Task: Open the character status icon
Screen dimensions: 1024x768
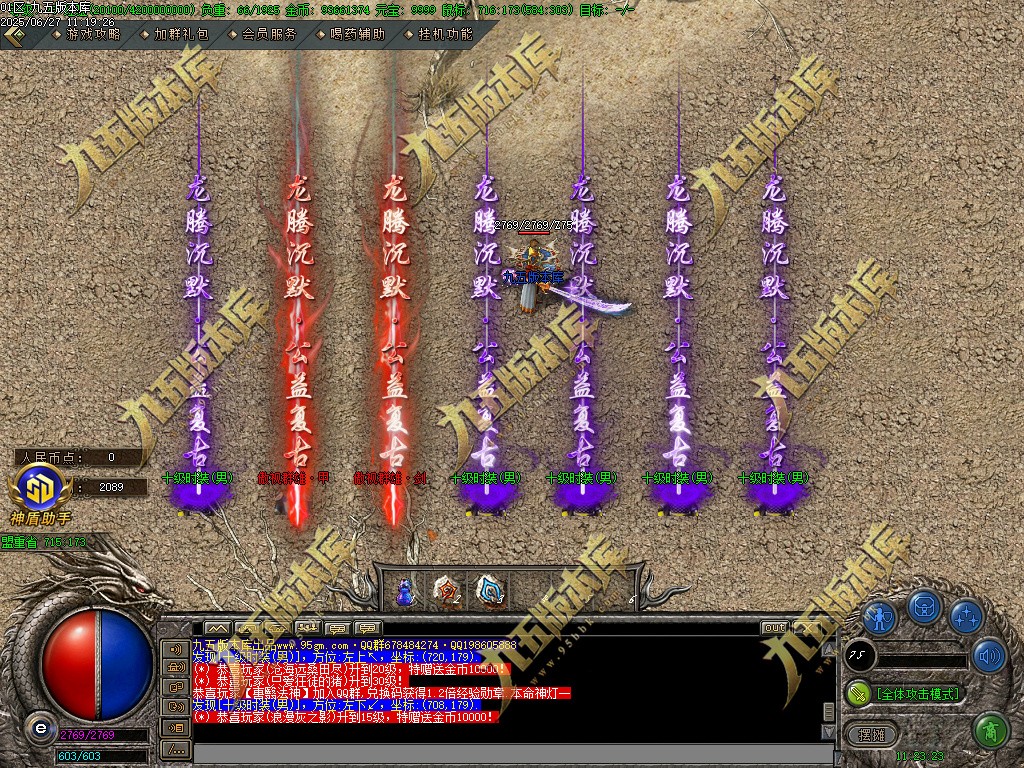Action: [x=879, y=618]
